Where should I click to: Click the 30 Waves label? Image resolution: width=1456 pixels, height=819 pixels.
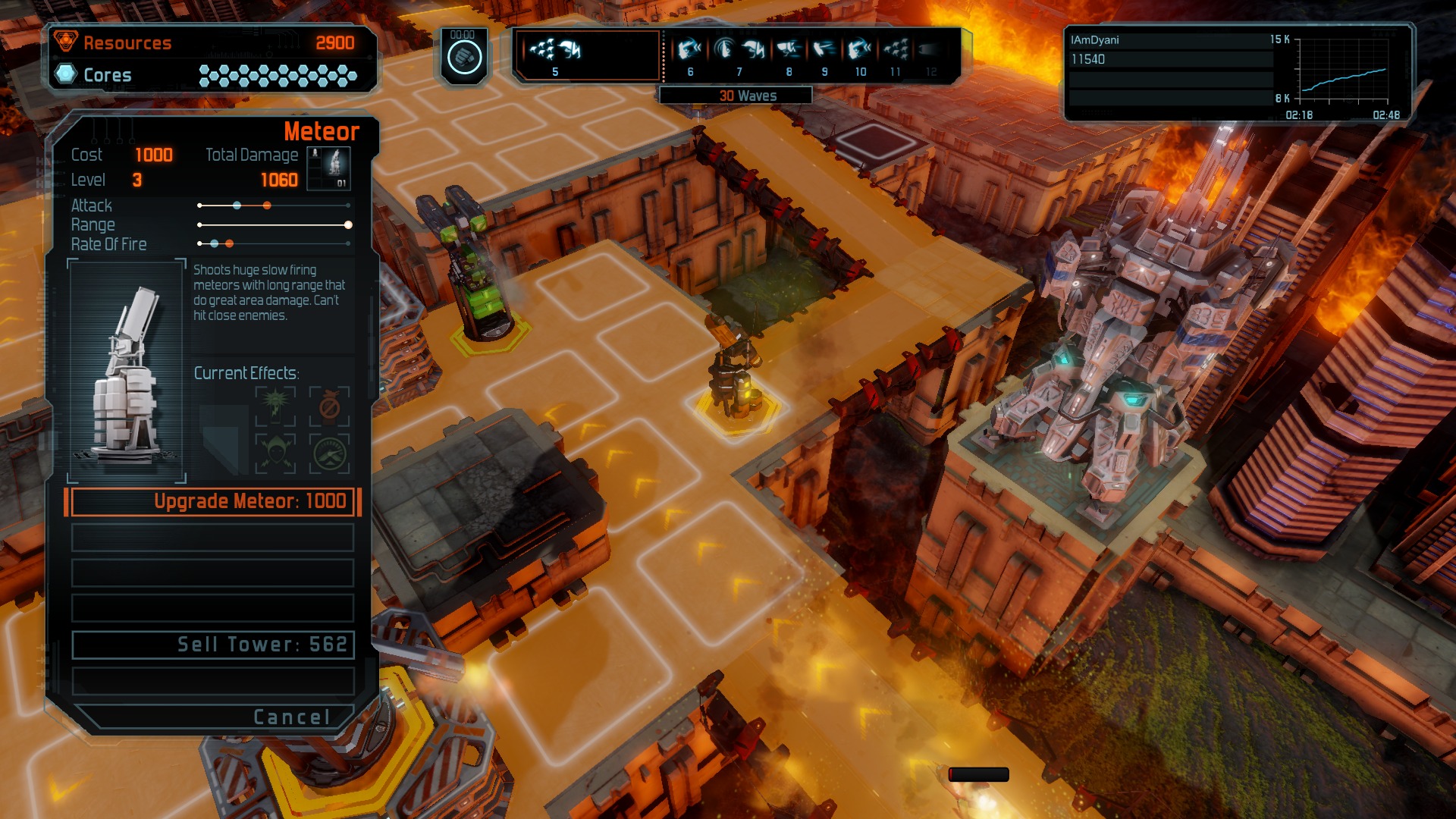coord(747,96)
